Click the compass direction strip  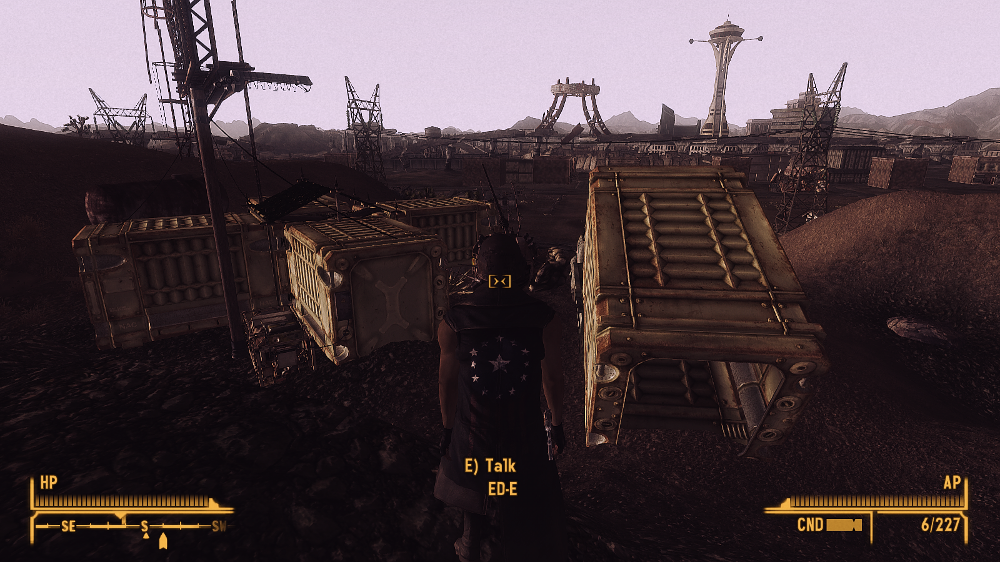pos(133,525)
